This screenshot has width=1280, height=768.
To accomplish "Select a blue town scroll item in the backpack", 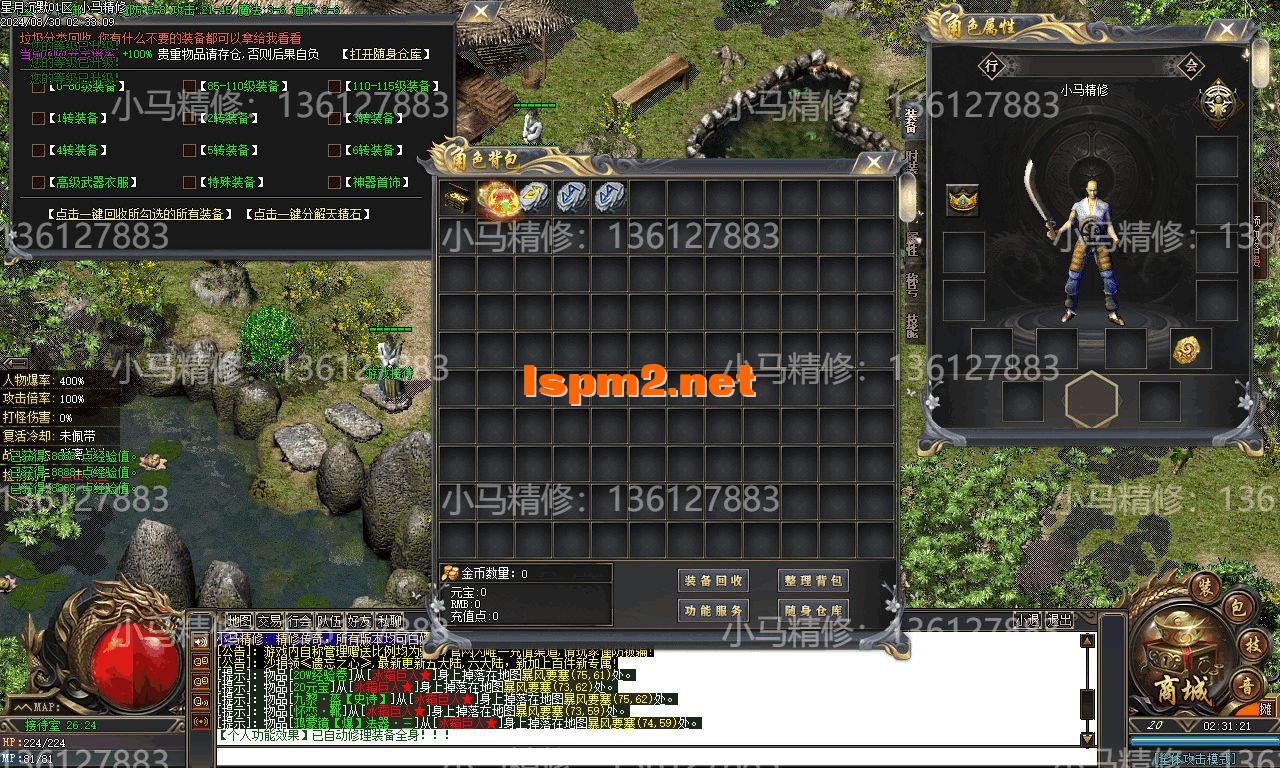I will [x=570, y=196].
